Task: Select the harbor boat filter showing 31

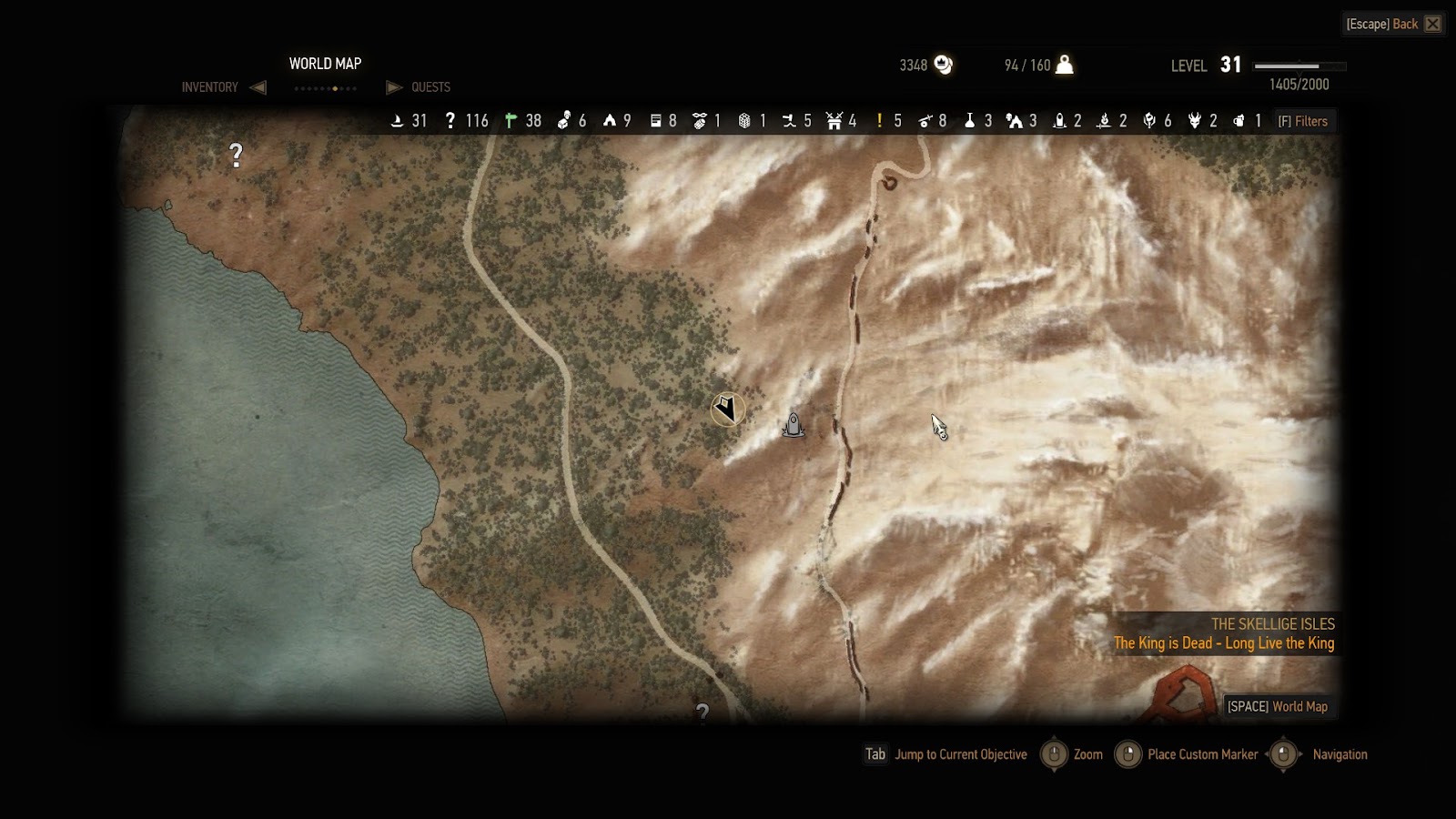Action: 398,121
